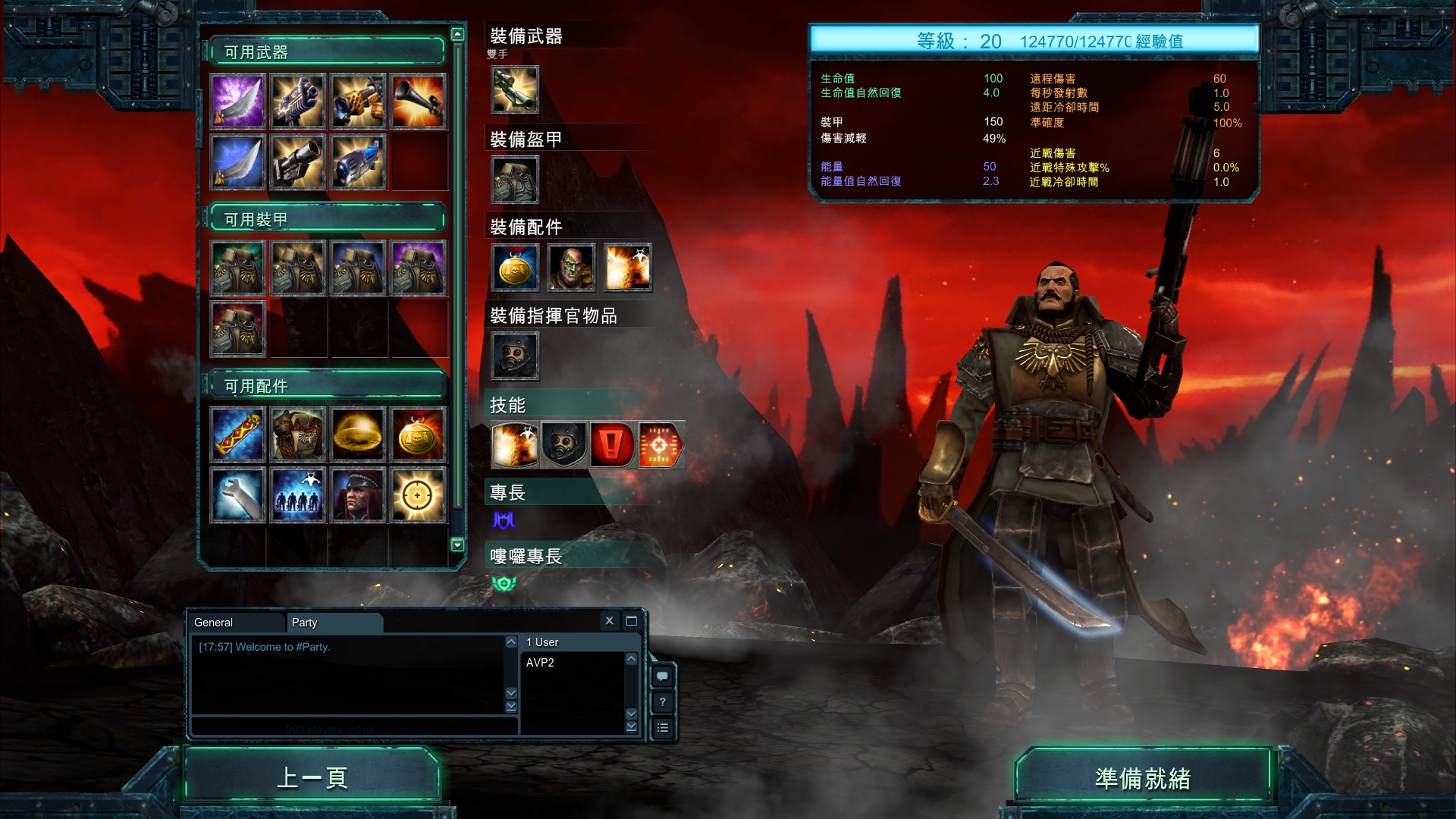Activate the red exclamation mark skill

[x=612, y=444]
